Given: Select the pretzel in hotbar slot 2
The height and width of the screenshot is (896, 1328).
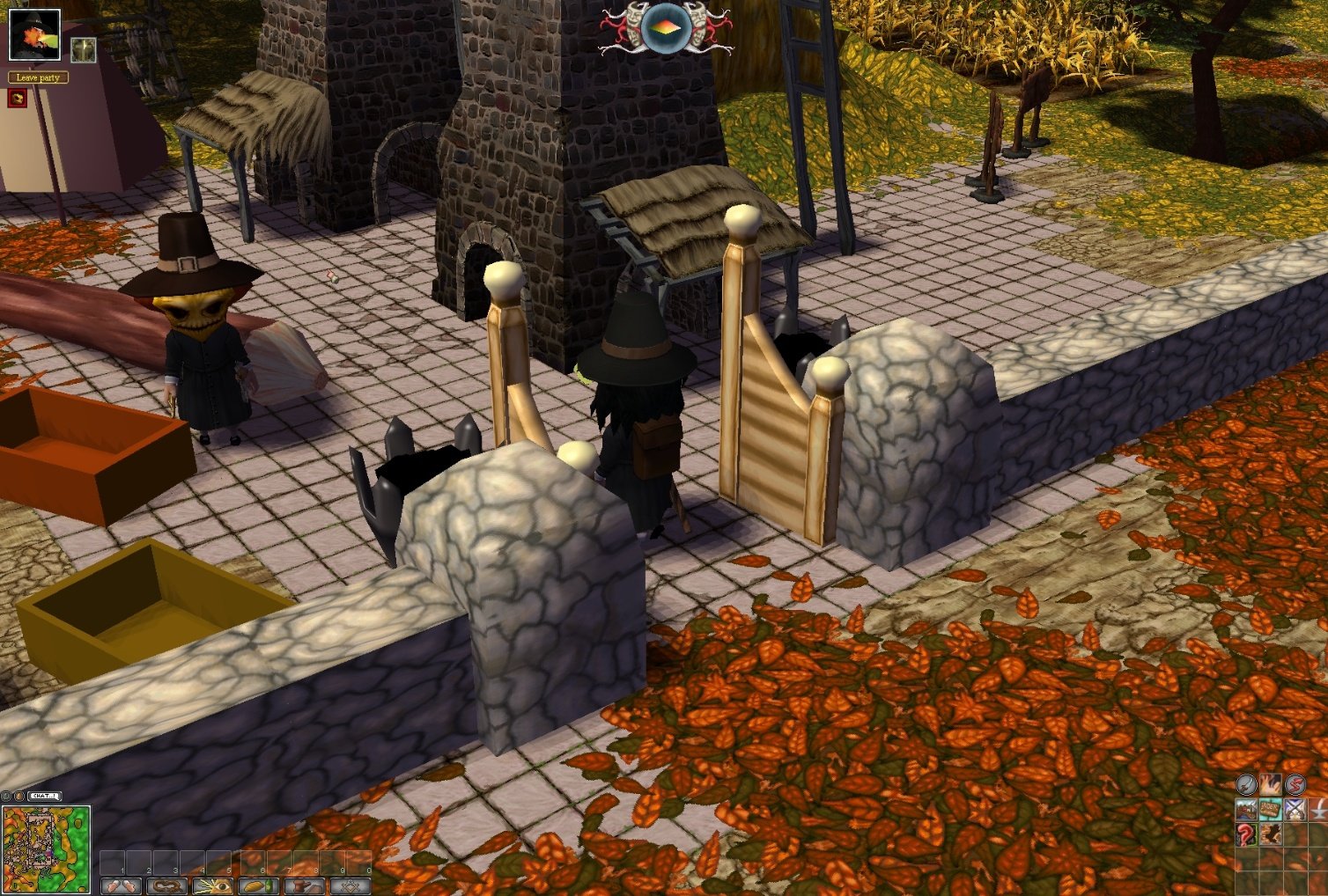Looking at the screenshot, I should point(166,885).
